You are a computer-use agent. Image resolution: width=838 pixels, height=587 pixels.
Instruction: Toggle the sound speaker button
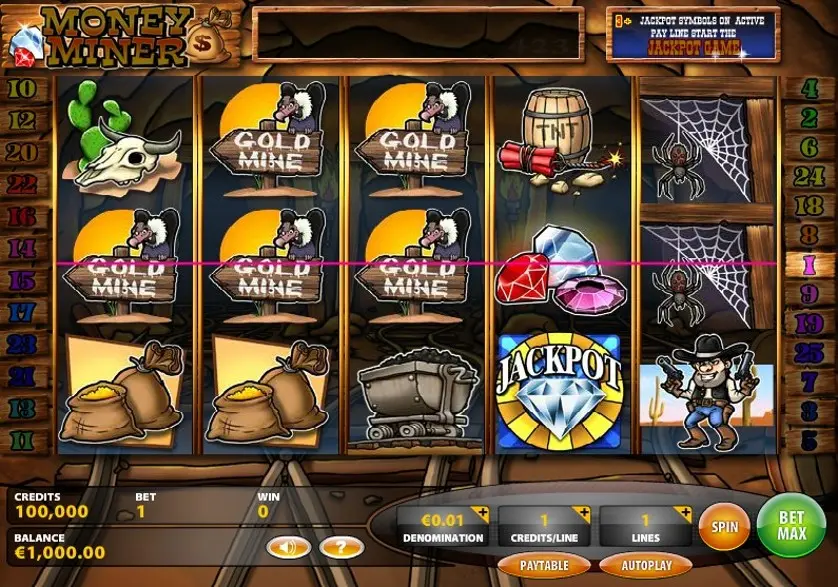[288, 547]
